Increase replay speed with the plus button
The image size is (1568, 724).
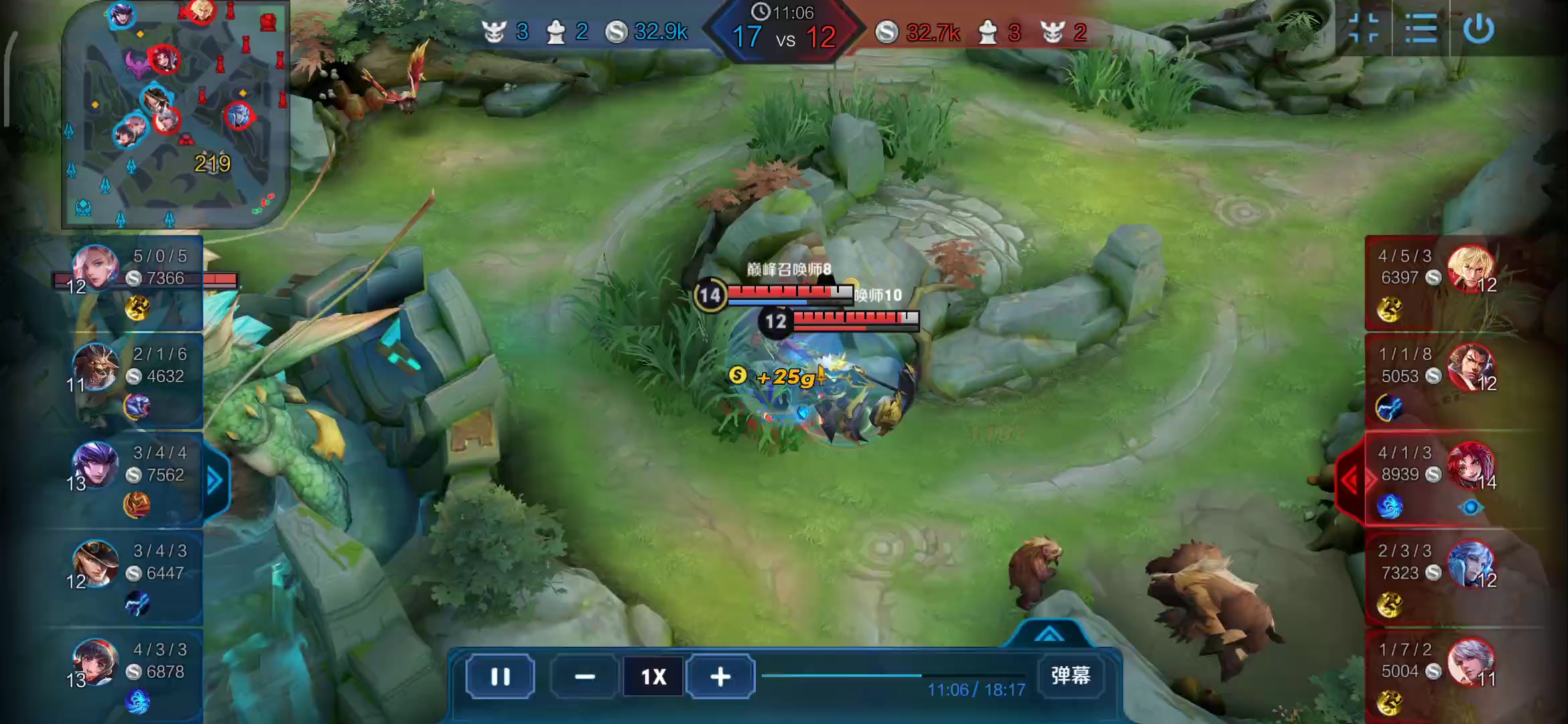[720, 676]
